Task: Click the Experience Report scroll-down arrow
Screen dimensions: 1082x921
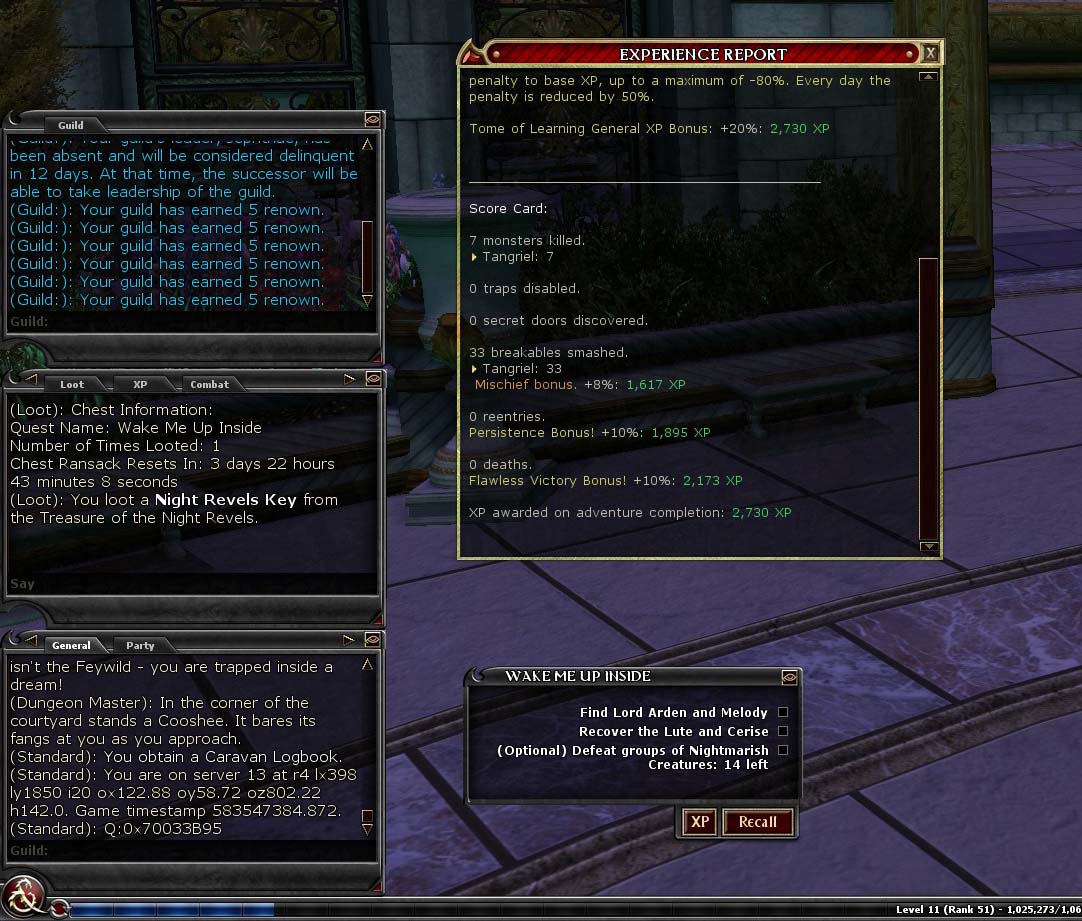Action: (929, 546)
